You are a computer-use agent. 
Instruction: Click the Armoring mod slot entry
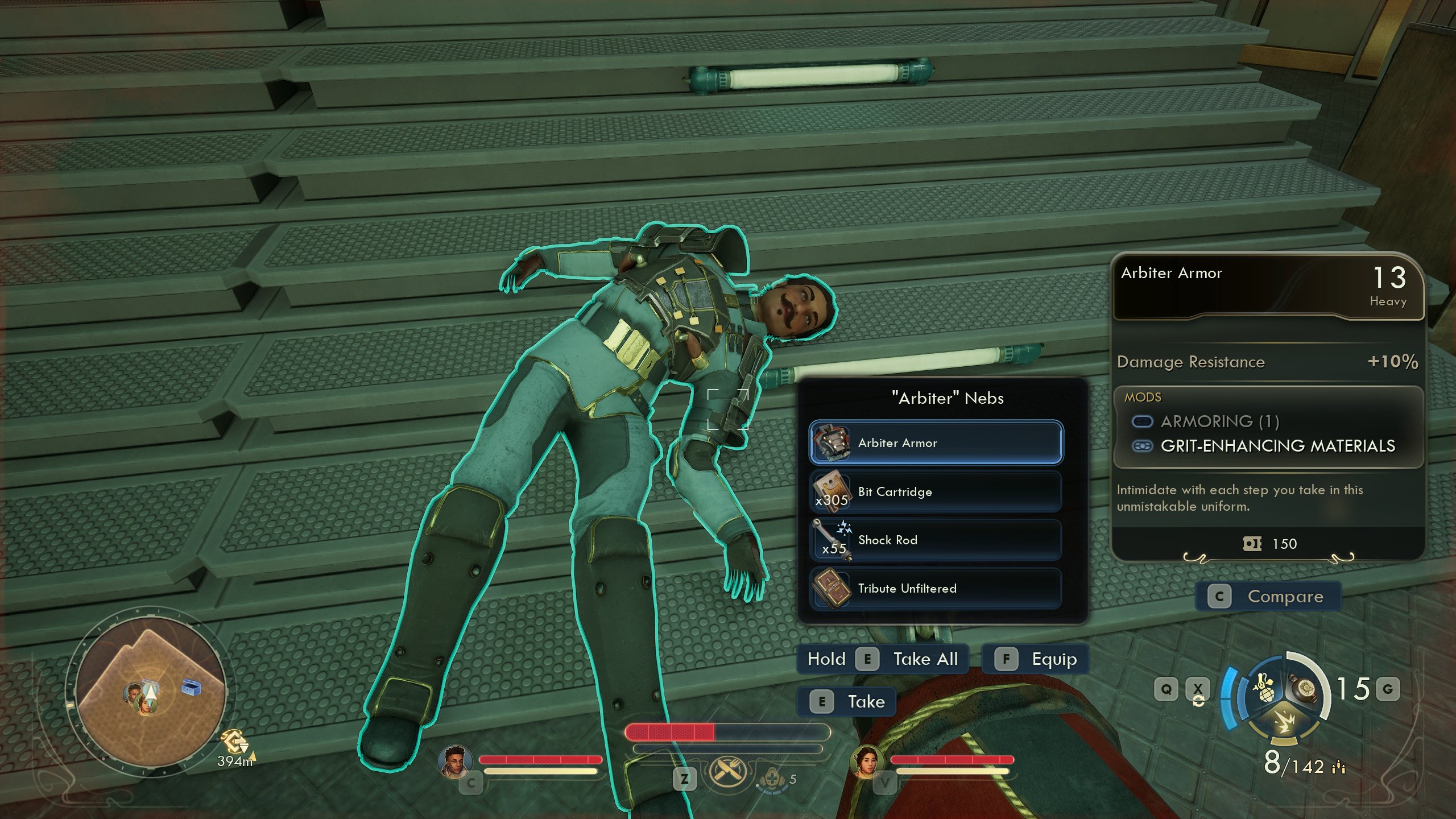(1219, 421)
